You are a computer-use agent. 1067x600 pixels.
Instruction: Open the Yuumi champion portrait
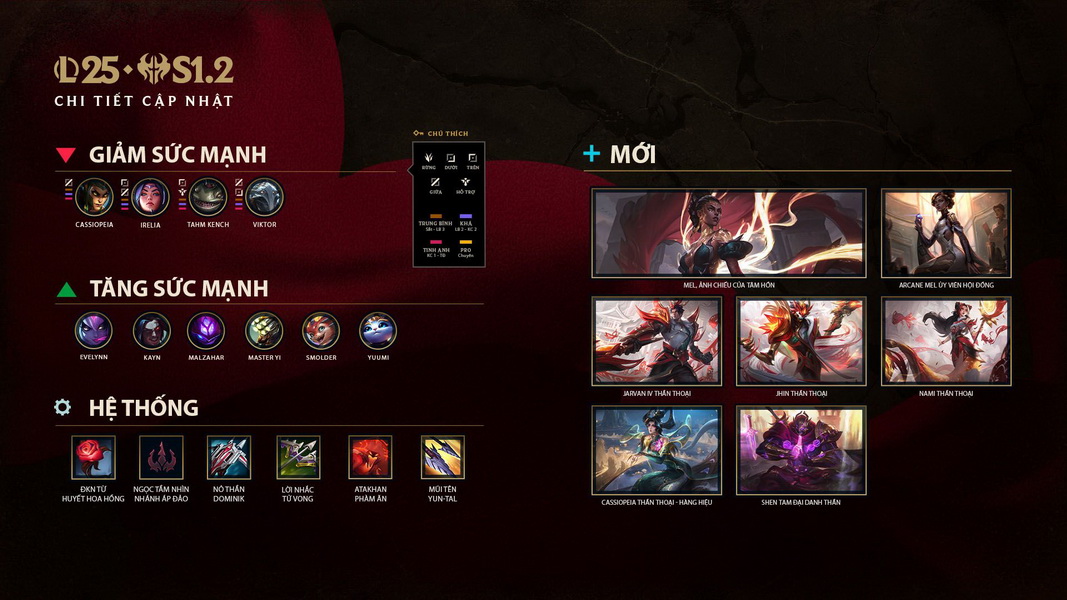tap(378, 330)
